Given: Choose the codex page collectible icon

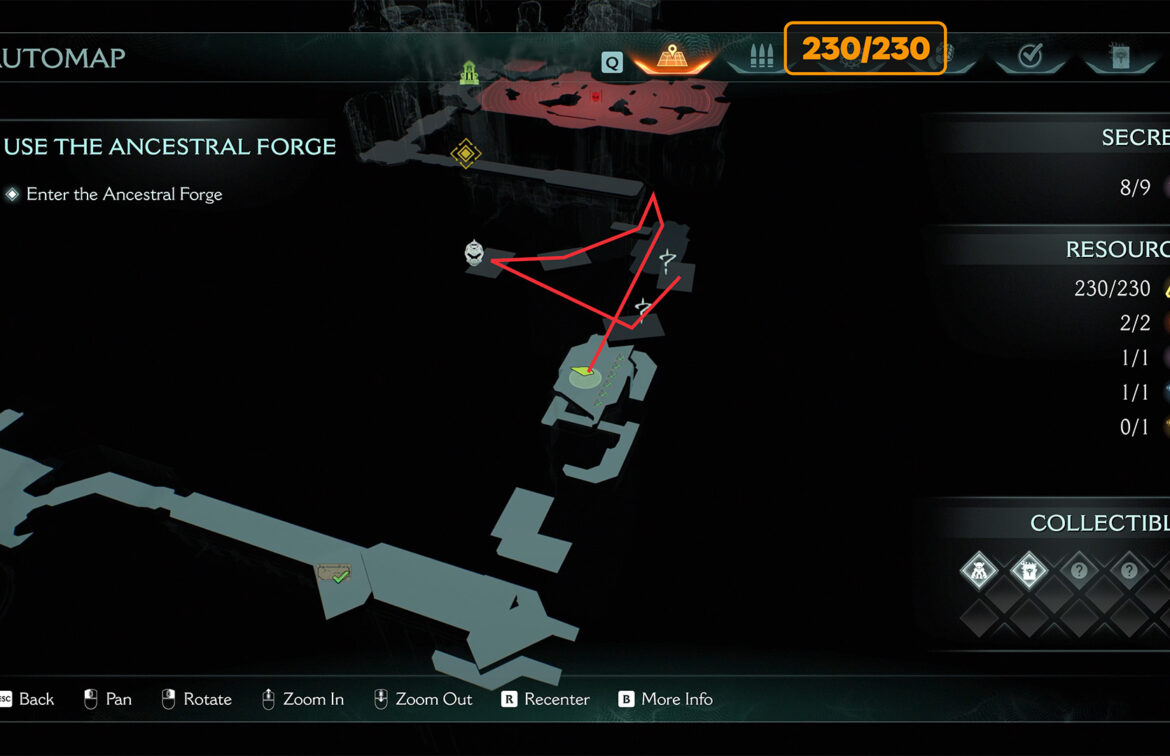Looking at the screenshot, I should [1029, 571].
